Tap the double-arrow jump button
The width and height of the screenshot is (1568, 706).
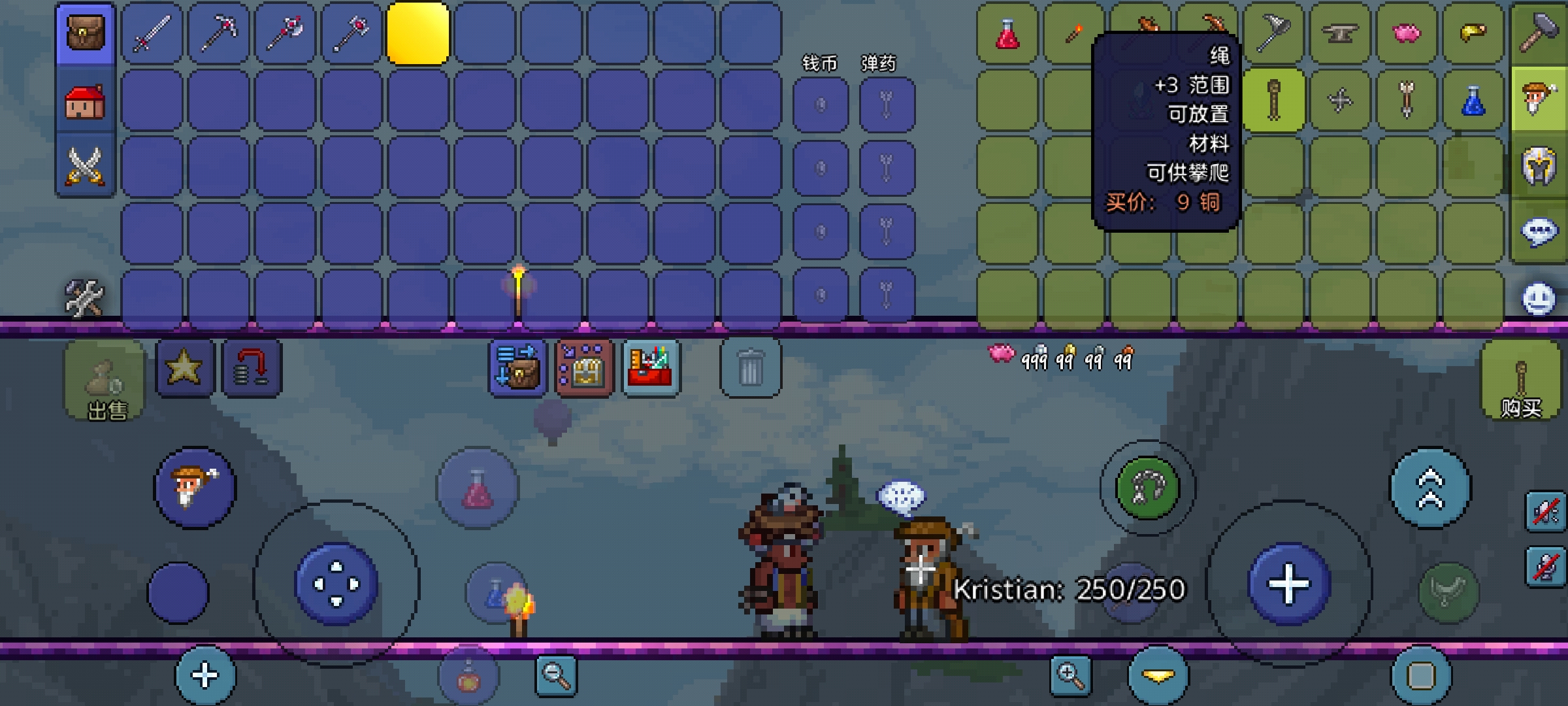(x=1431, y=488)
